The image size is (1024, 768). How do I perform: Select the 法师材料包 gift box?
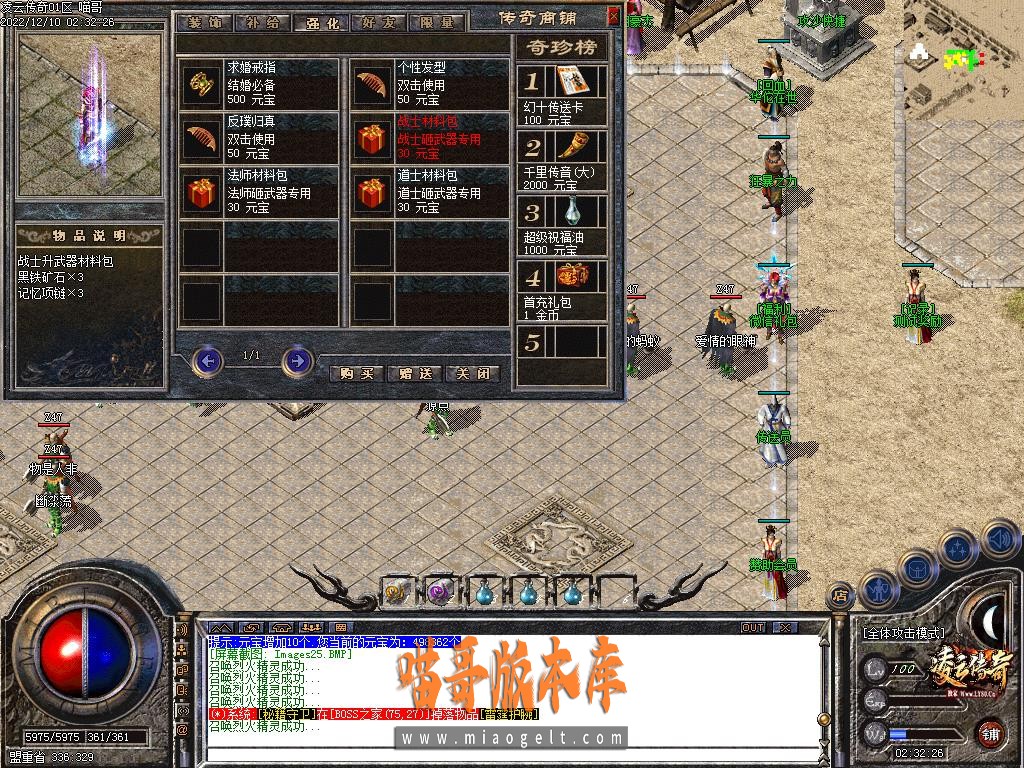(202, 192)
